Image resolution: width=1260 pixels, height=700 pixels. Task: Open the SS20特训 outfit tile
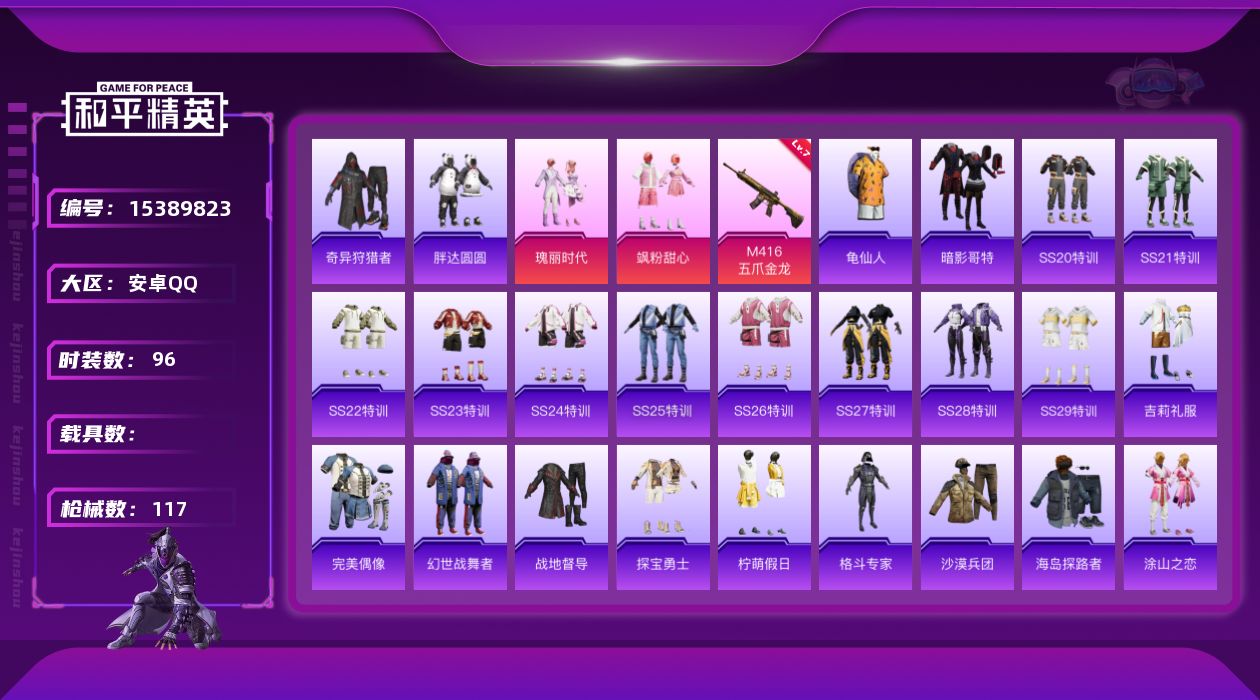(1068, 211)
